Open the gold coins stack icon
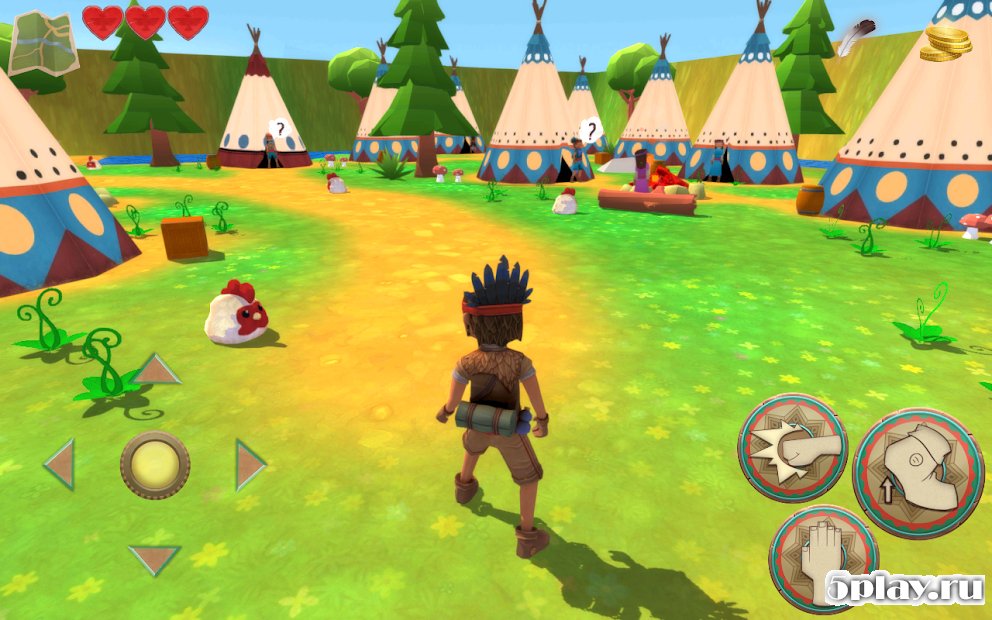The width and height of the screenshot is (992, 620). (x=946, y=45)
